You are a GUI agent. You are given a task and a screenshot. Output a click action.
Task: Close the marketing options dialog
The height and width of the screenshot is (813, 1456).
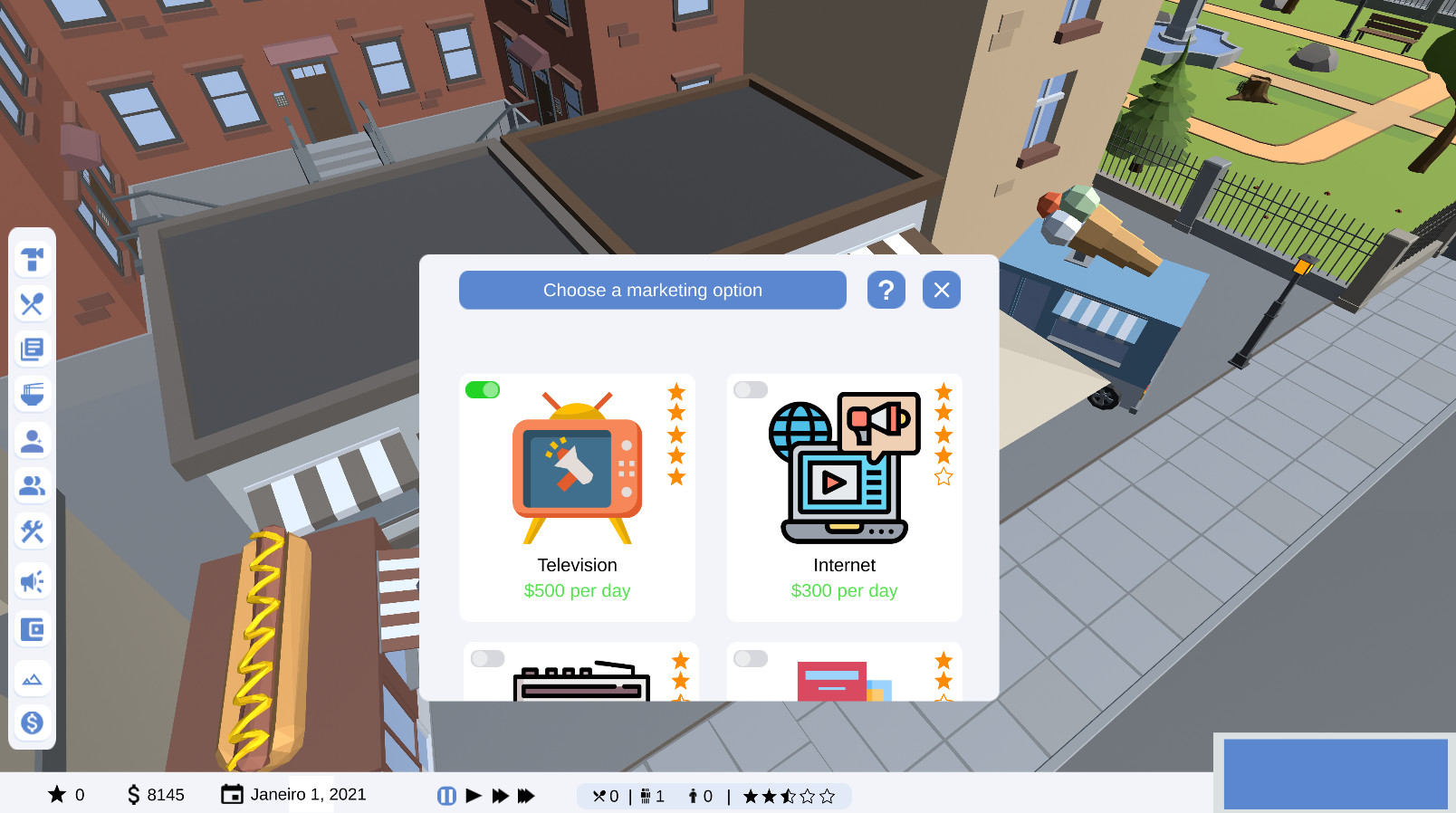[942, 290]
